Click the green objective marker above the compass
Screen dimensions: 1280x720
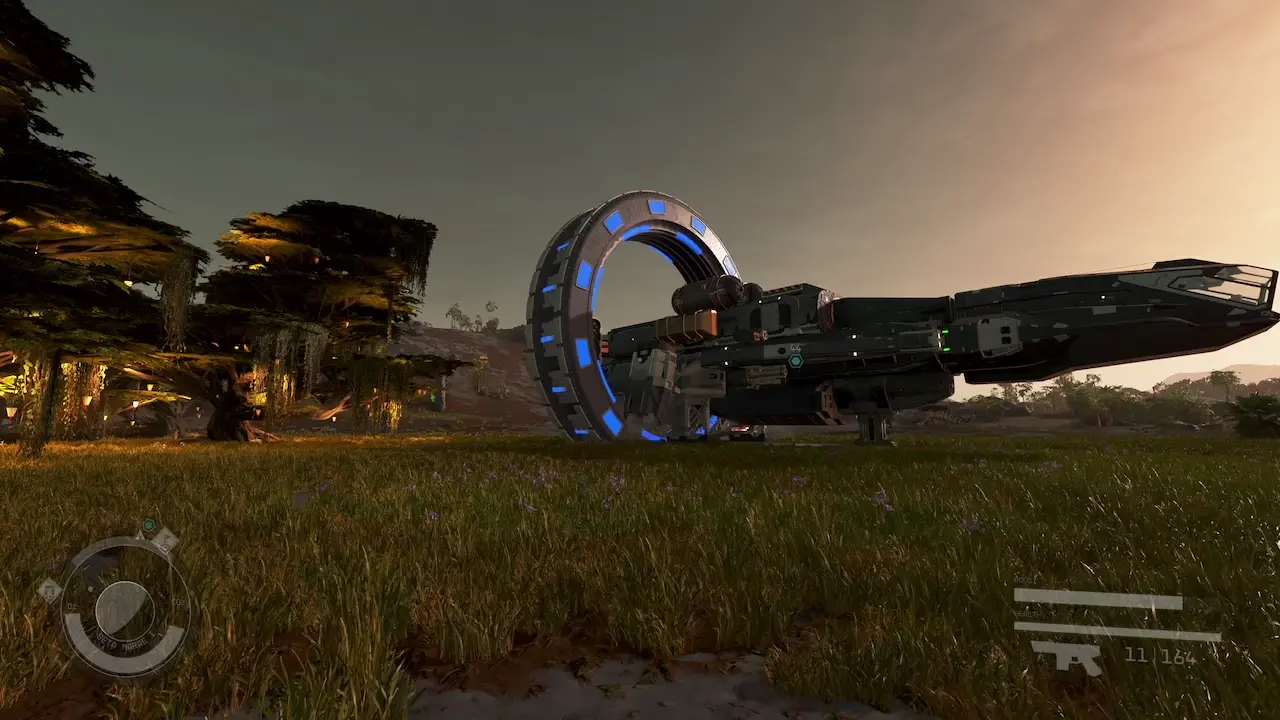pyautogui.click(x=149, y=524)
